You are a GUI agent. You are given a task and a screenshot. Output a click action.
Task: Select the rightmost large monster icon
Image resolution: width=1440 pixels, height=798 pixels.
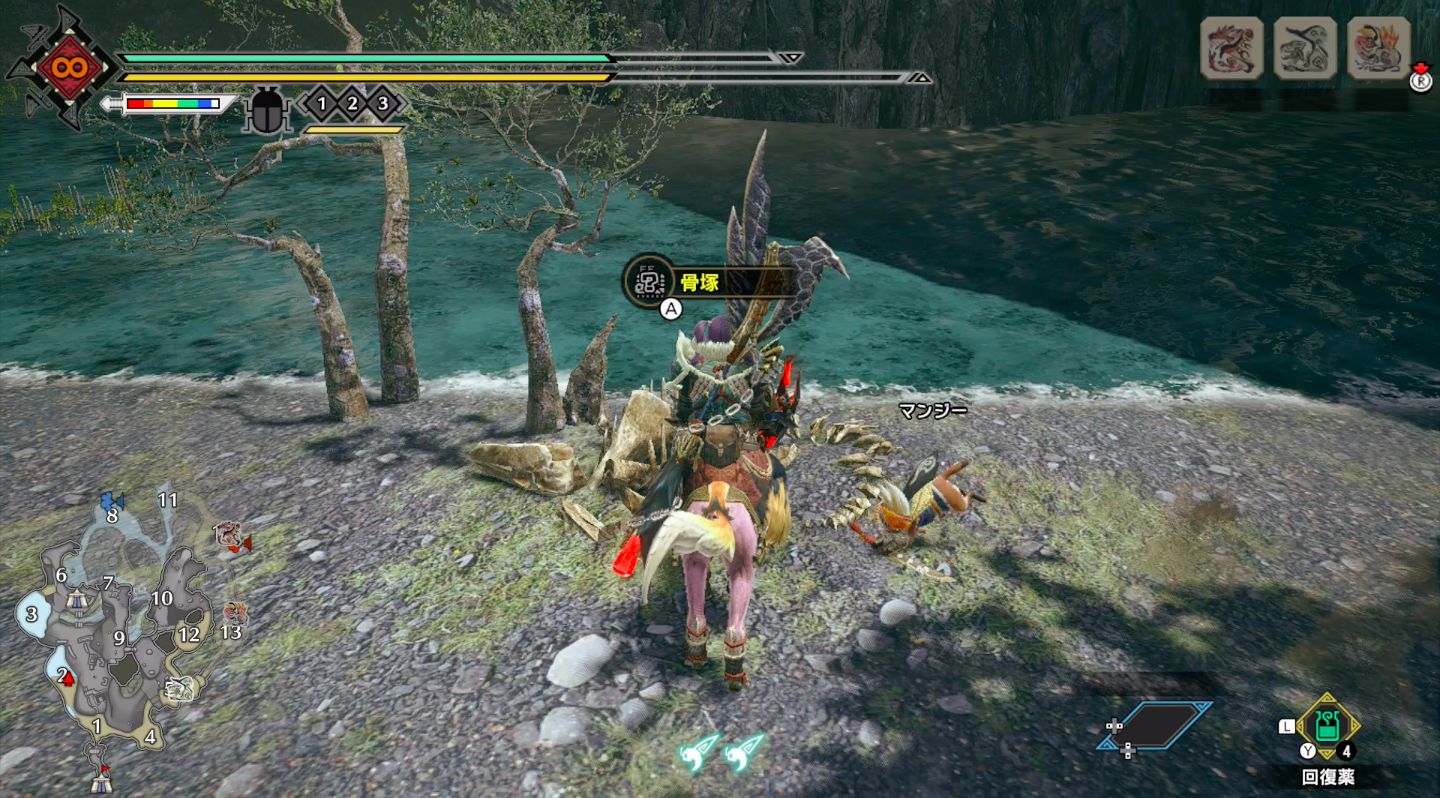(1380, 46)
